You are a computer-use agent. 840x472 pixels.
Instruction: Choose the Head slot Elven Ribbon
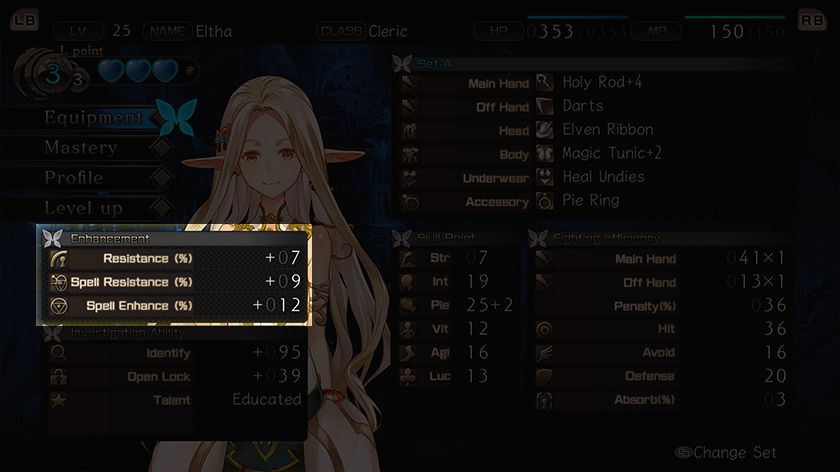[594, 130]
